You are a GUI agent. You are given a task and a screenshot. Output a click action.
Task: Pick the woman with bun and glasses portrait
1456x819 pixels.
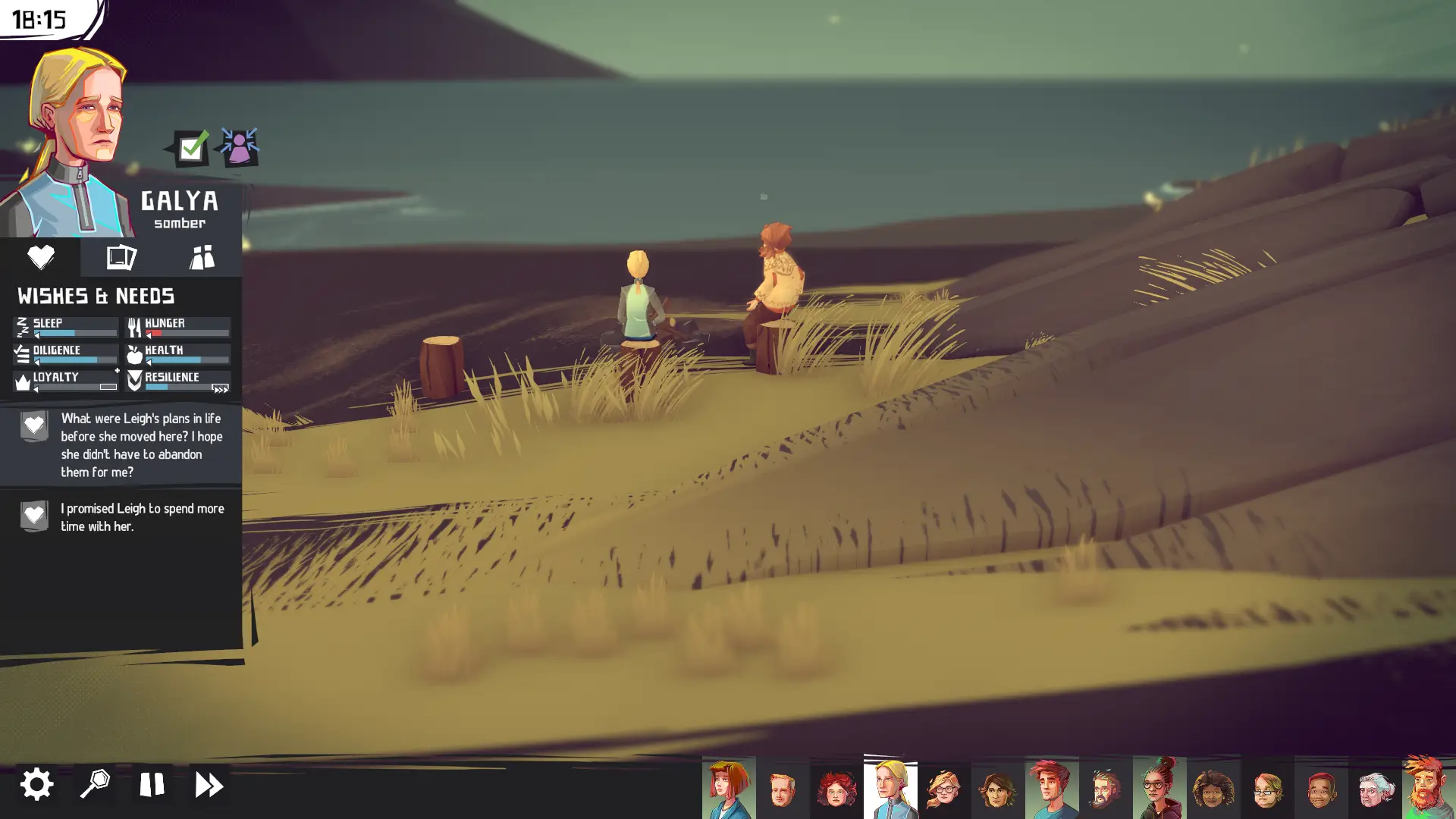click(1159, 789)
